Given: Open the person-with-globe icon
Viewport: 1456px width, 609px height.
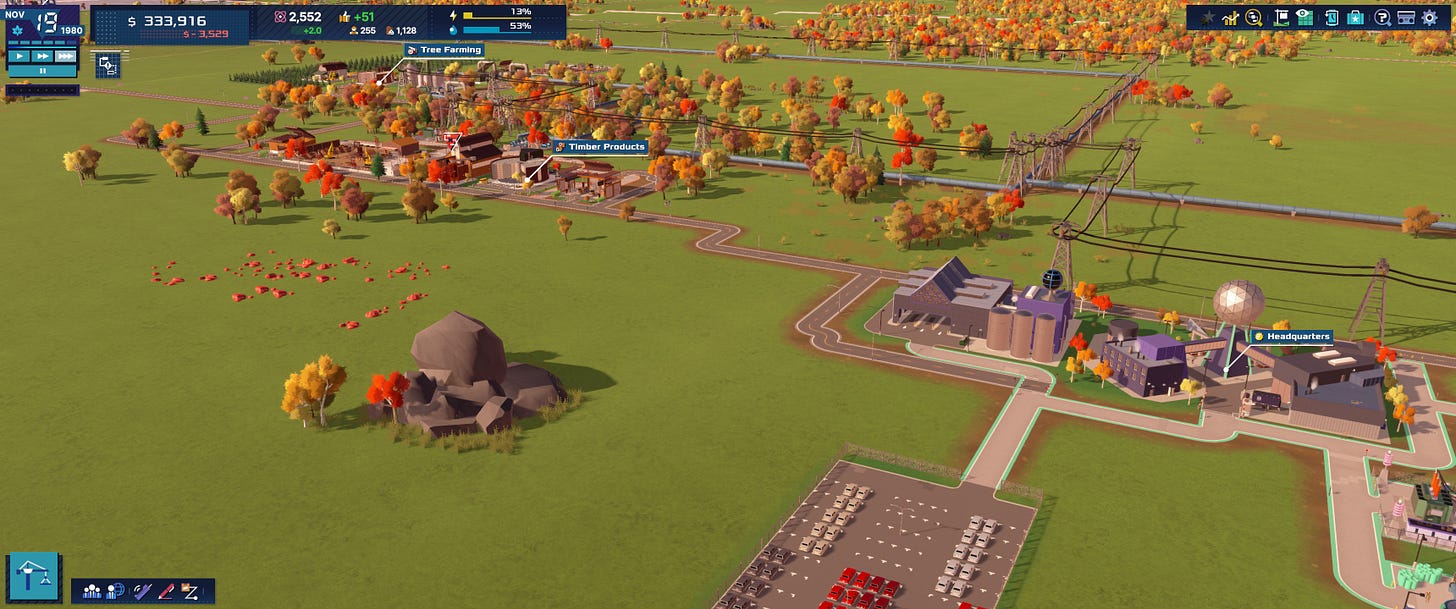Looking at the screenshot, I should coord(115,591).
